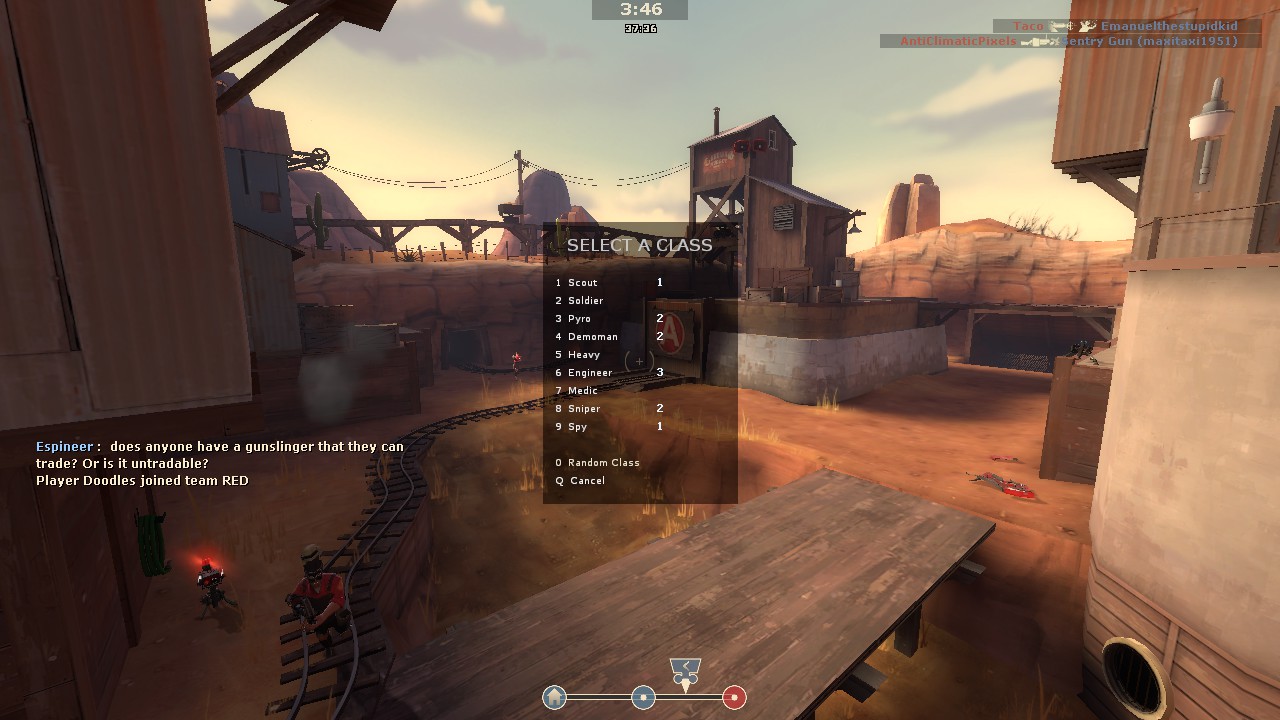The image size is (1280, 720).
Task: Select the Engineer class
Action: [x=589, y=373]
